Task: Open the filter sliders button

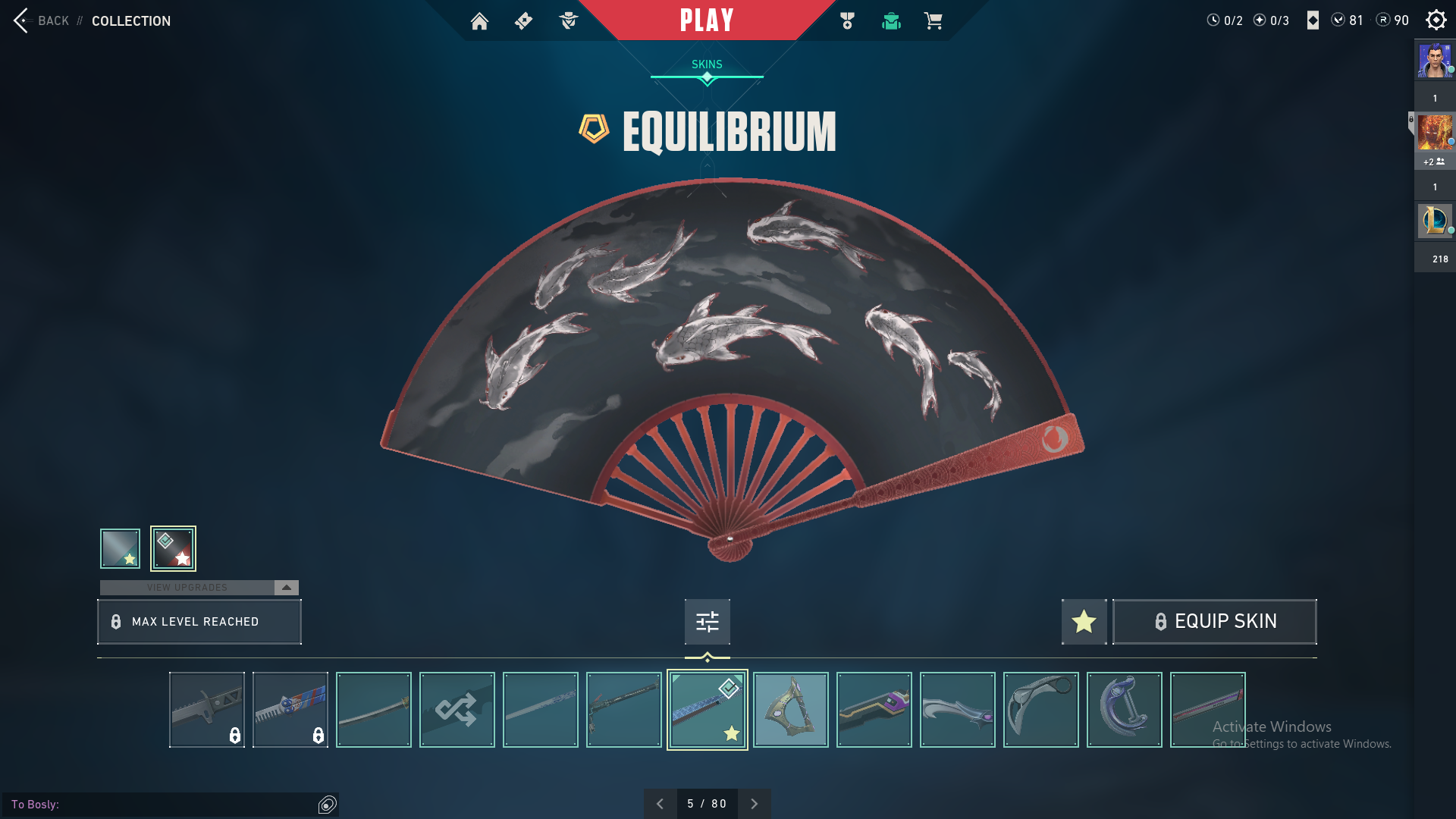Action: click(707, 622)
